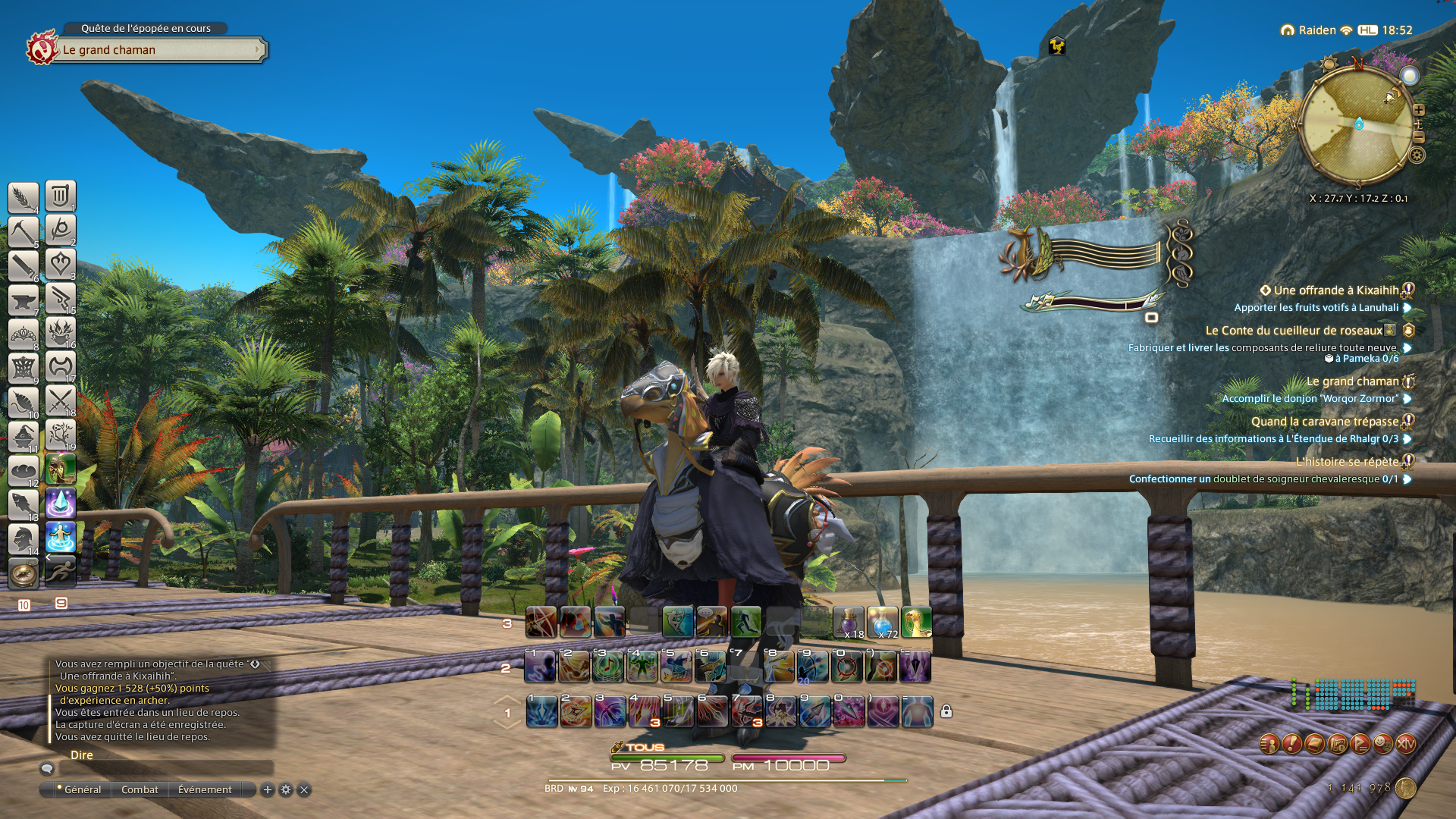The image size is (1456, 819).
Task: Switch to the Événement chat tab
Action: (205, 789)
